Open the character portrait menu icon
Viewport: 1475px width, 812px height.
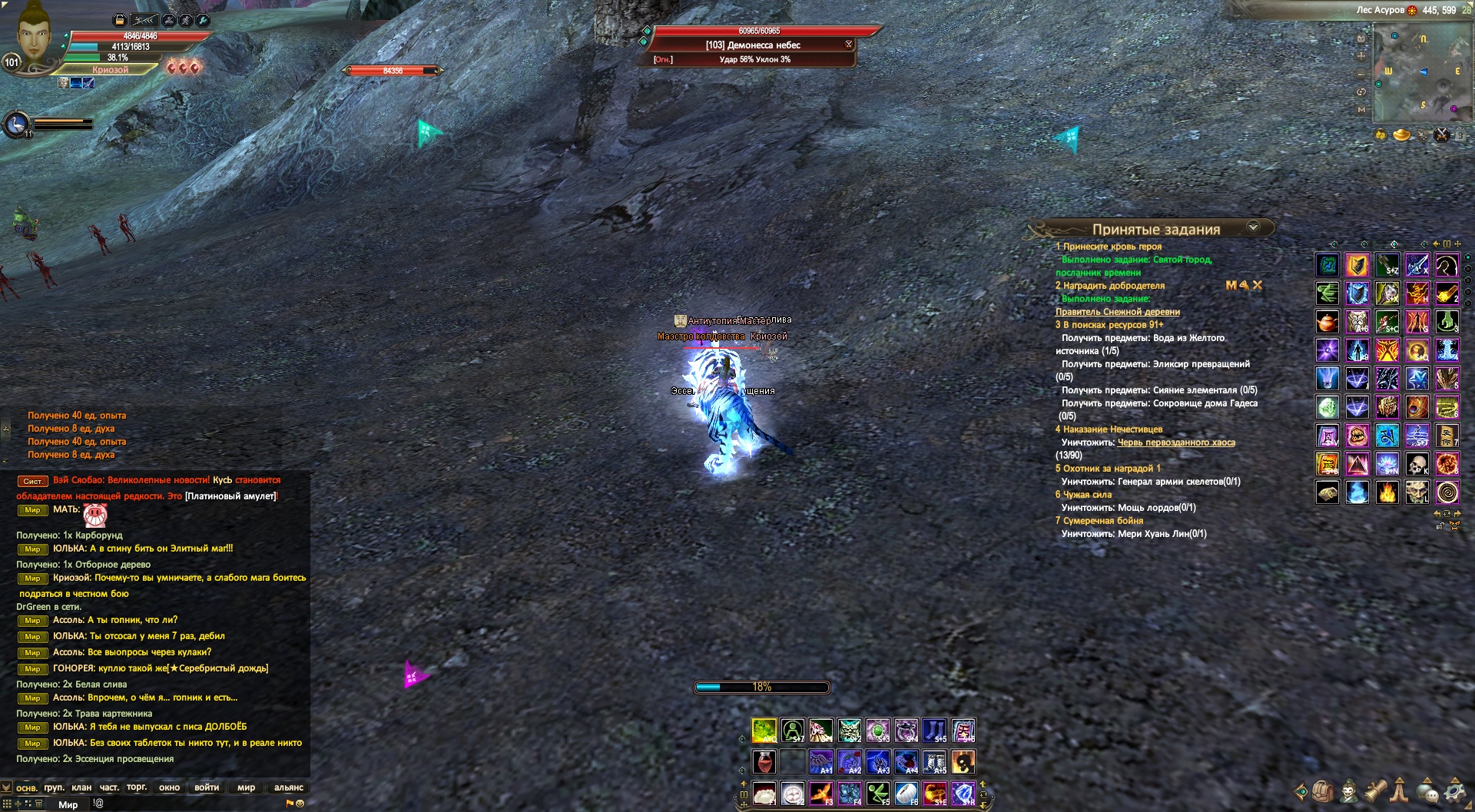(x=1349, y=791)
